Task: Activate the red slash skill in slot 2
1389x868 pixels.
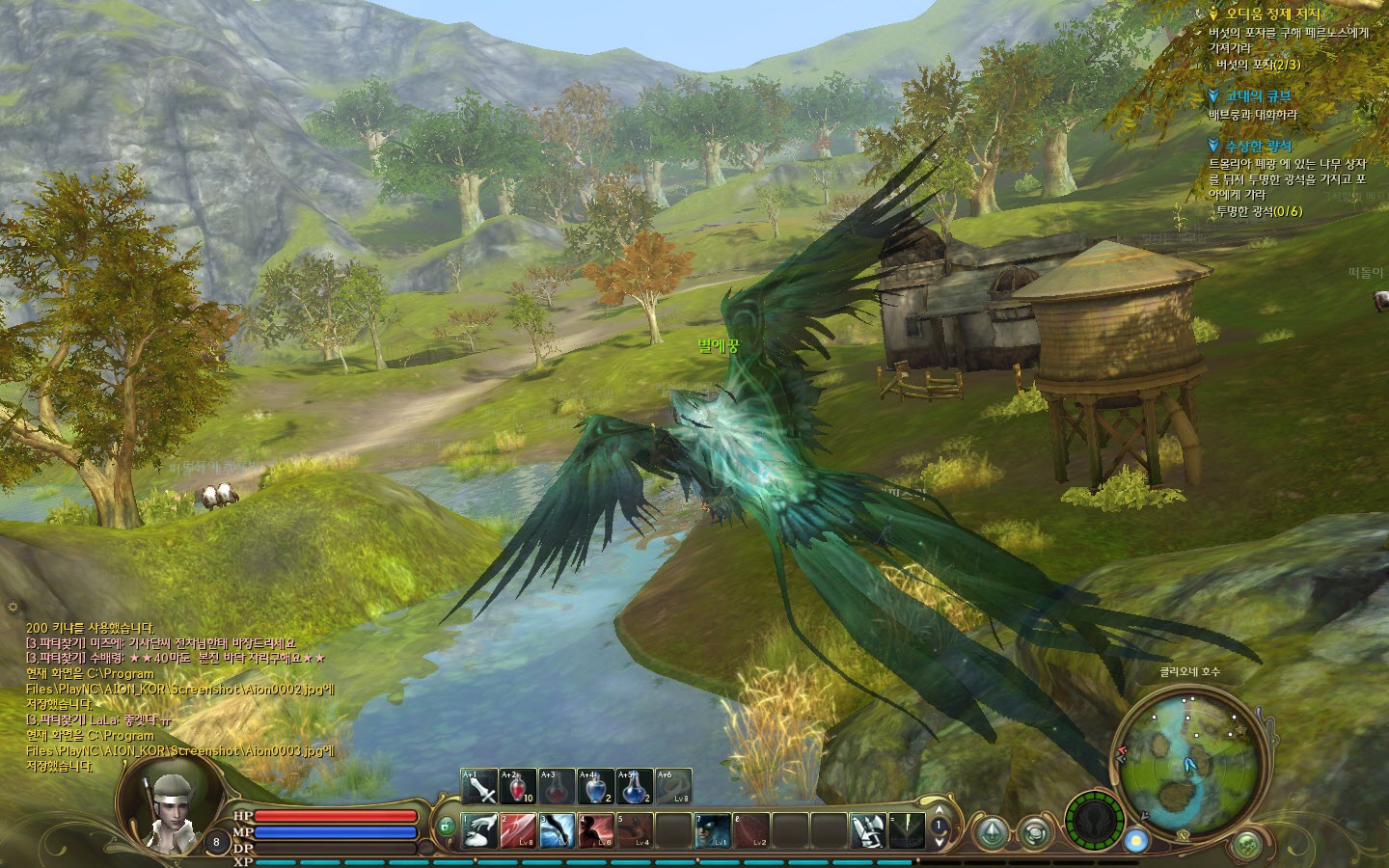Action: click(518, 830)
